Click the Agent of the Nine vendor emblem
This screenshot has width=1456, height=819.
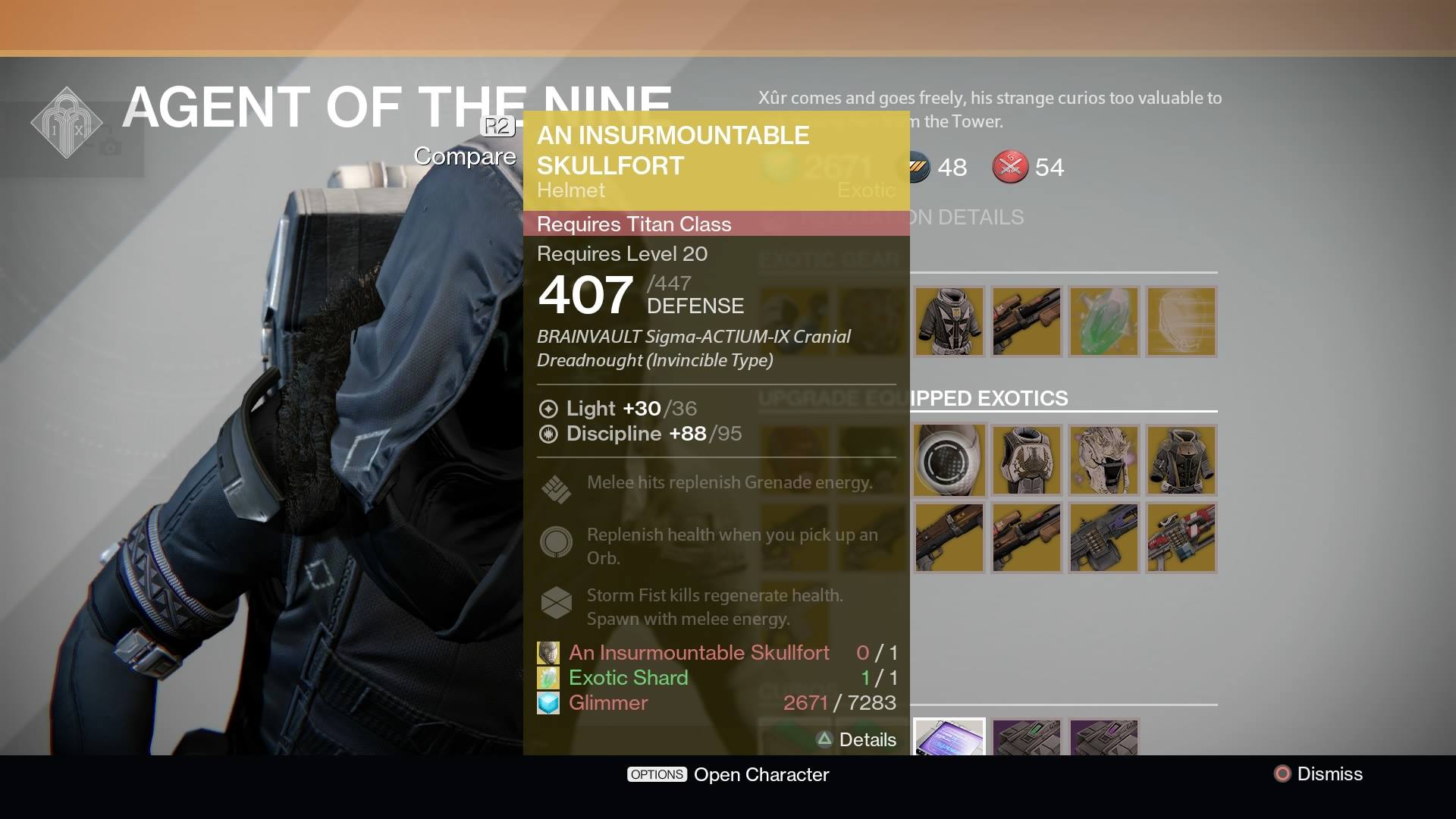point(68,121)
